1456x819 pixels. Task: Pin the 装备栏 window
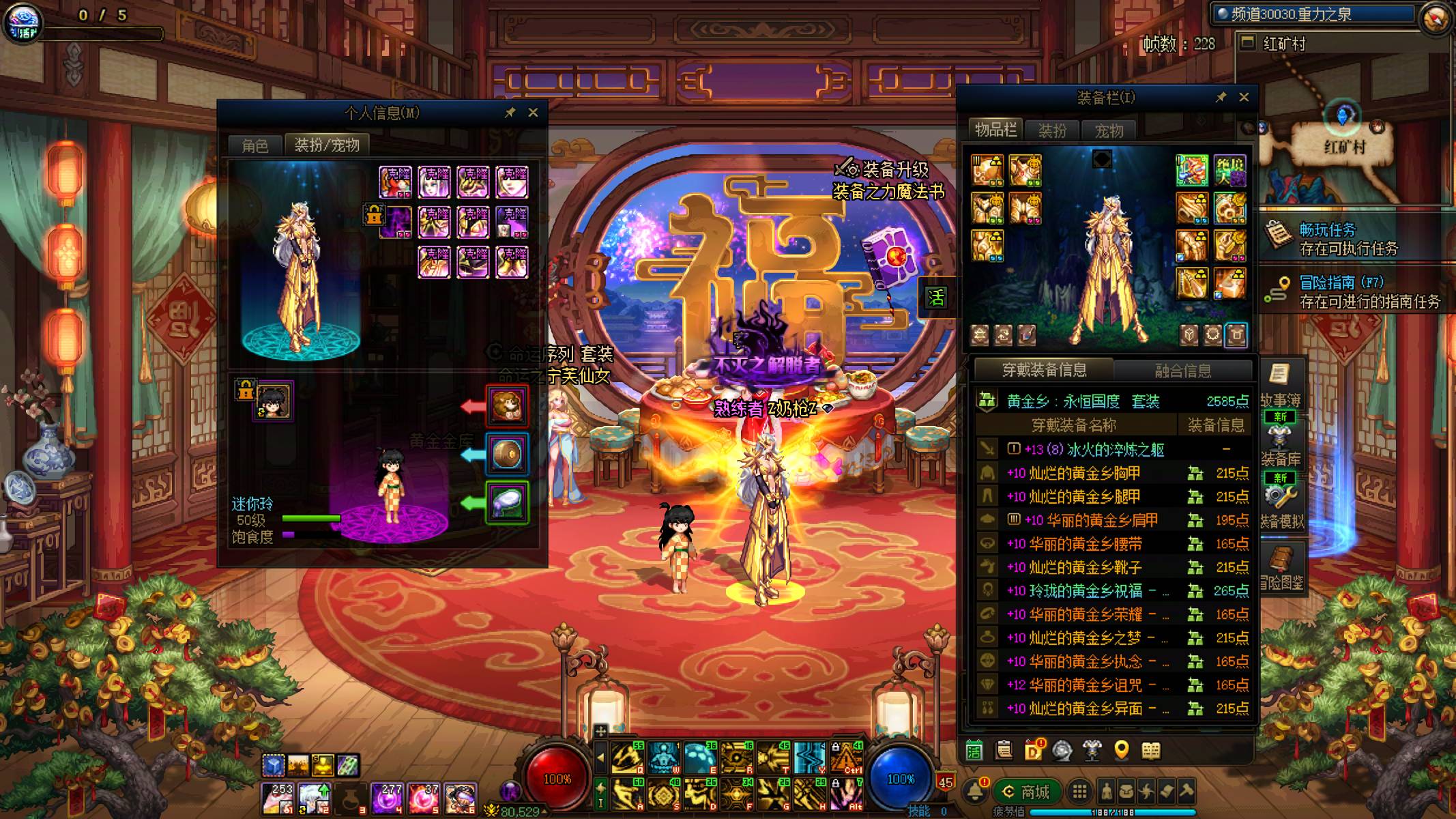click(x=1221, y=98)
